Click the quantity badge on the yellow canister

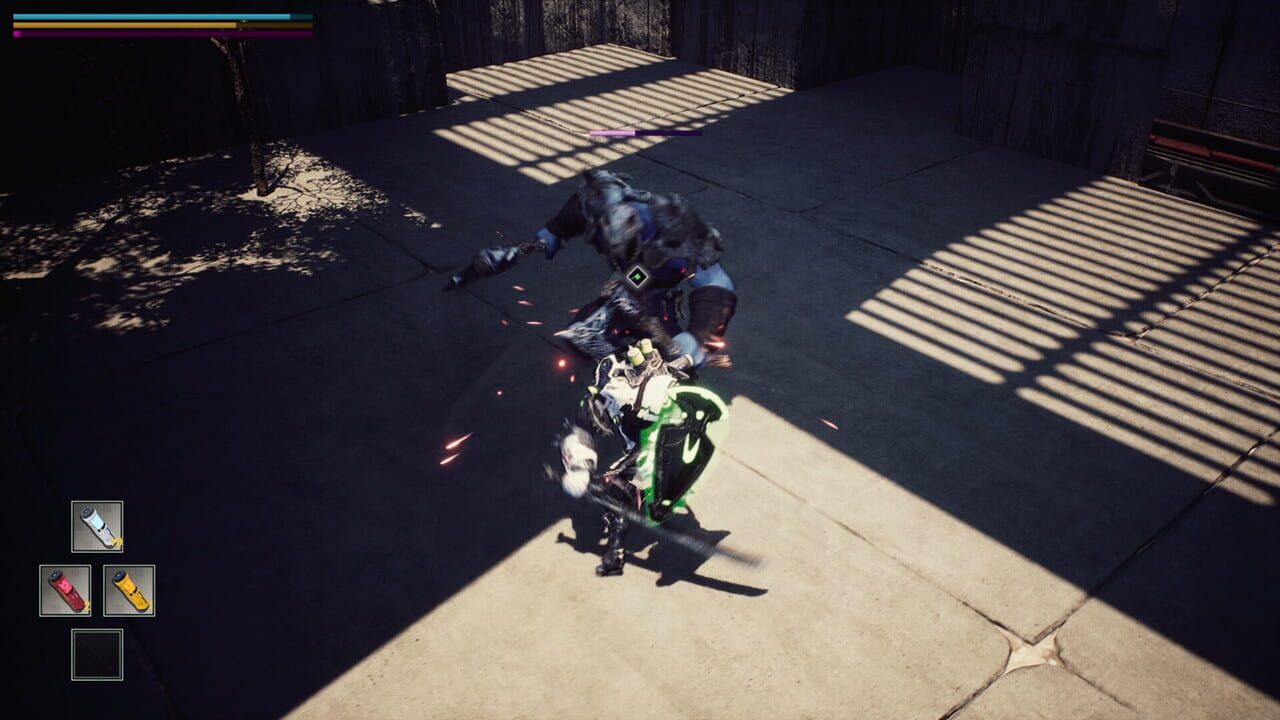pyautogui.click(x=149, y=604)
